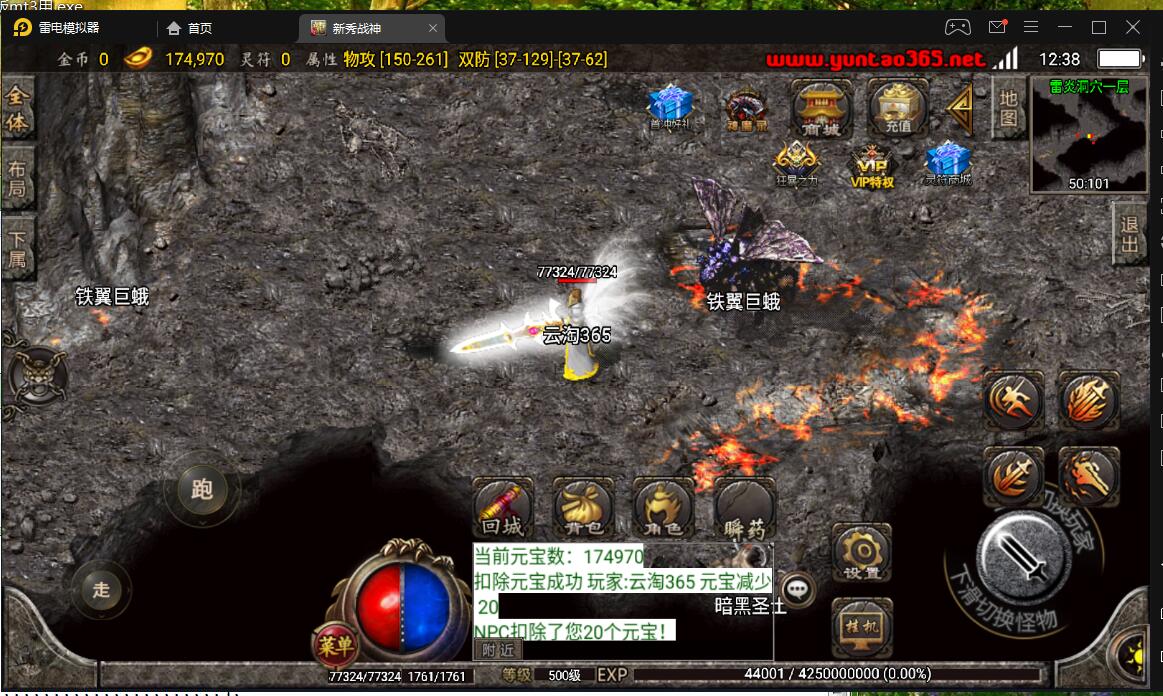1163x696 pixels.
Task: Claim the 首冲好礼 gift box
Action: pyautogui.click(x=670, y=105)
